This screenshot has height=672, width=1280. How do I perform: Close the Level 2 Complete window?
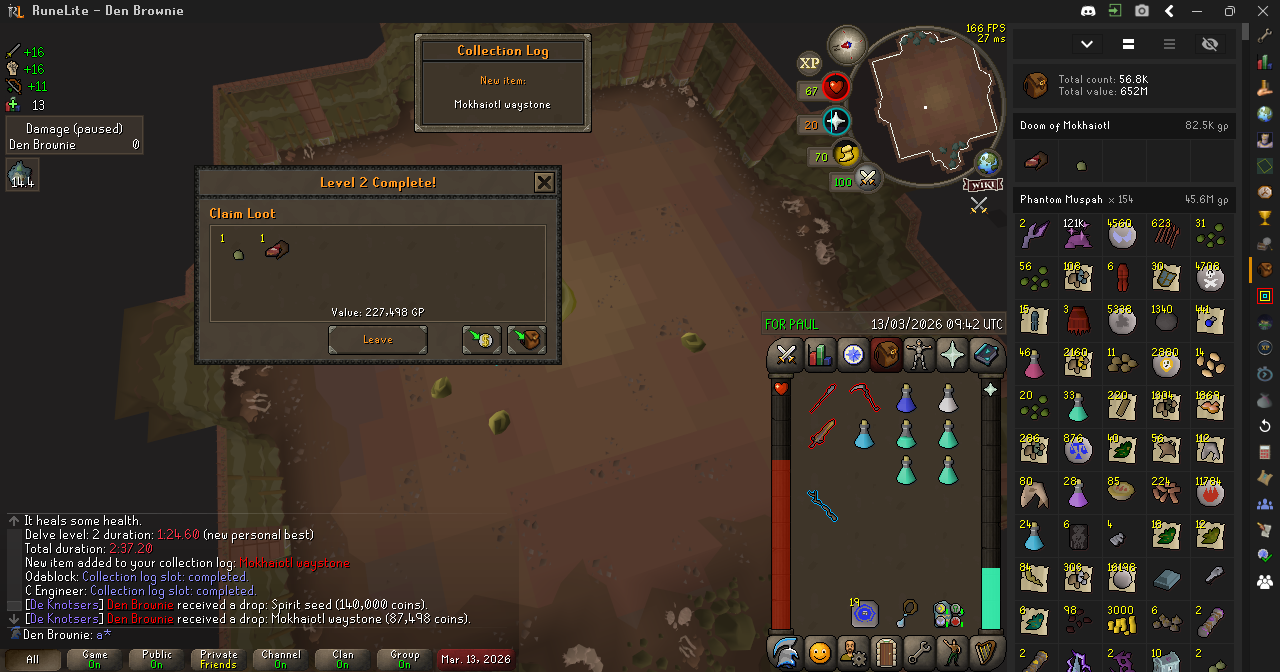tap(544, 182)
